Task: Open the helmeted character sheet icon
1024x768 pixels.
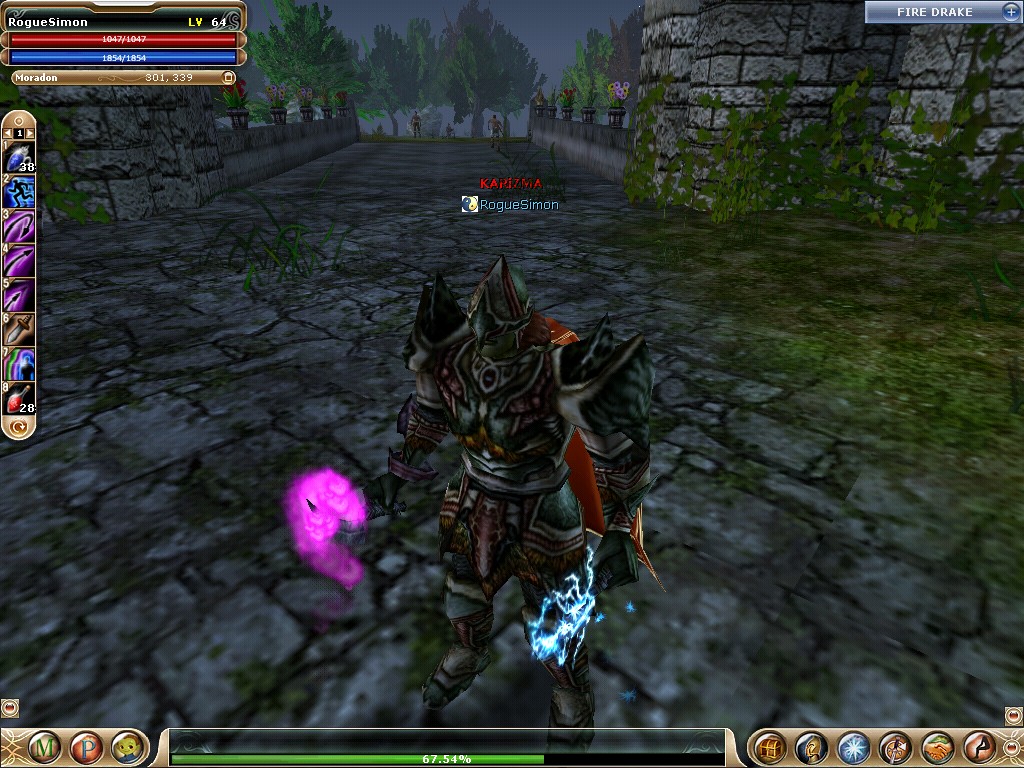Action: tap(811, 747)
